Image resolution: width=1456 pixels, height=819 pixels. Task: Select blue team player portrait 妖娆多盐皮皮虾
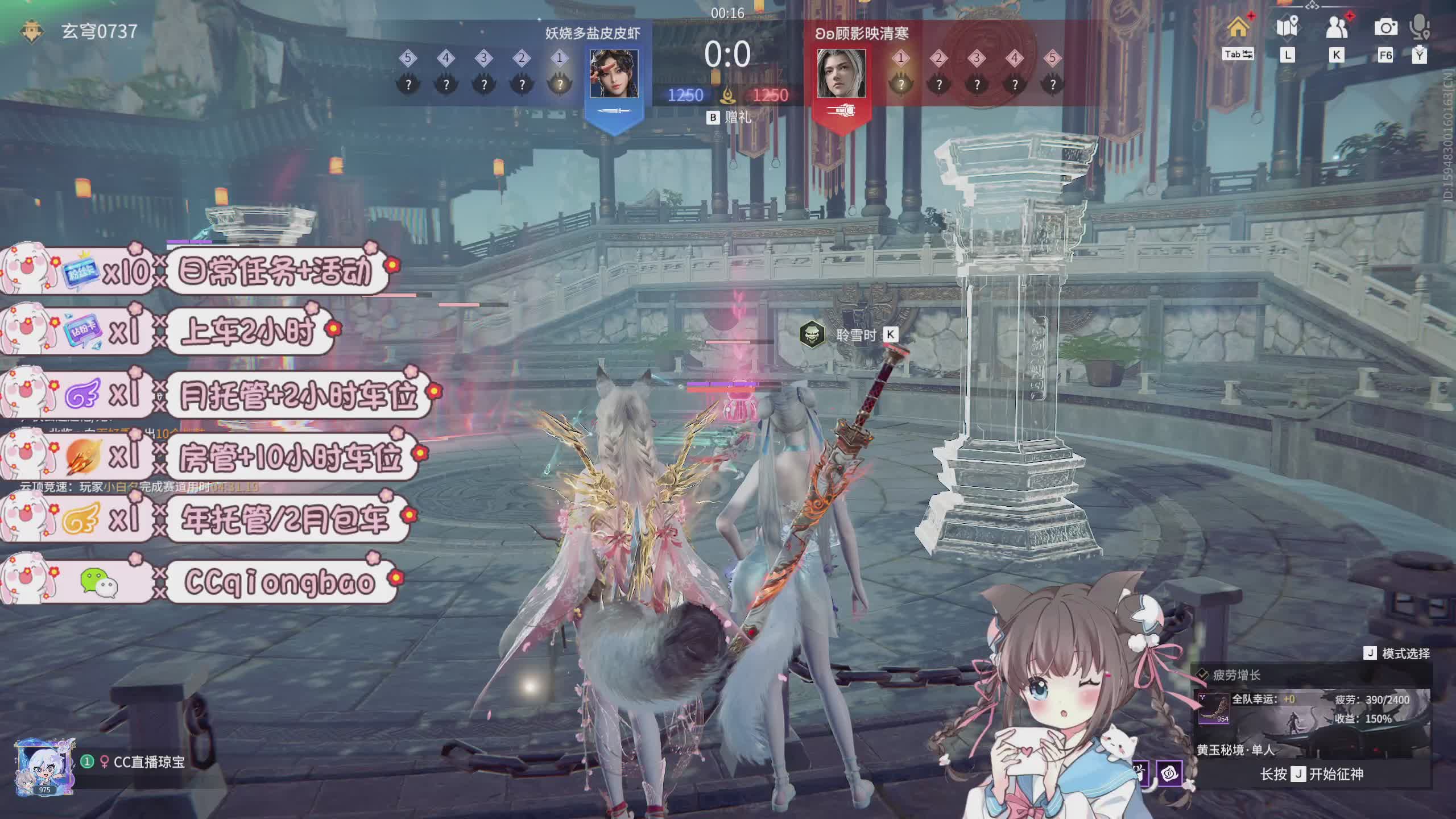coord(614,73)
